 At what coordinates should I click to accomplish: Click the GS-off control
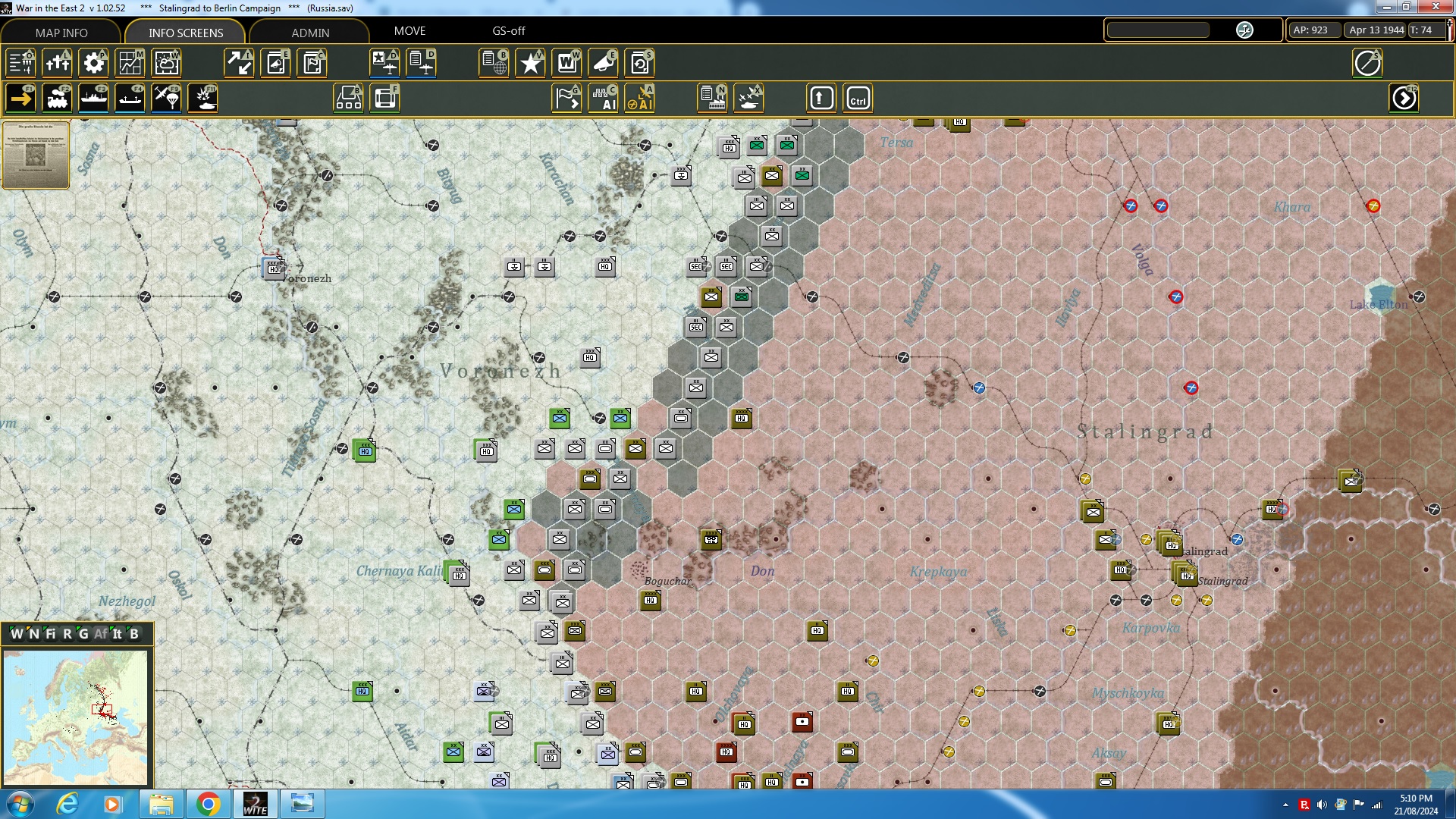(x=507, y=31)
